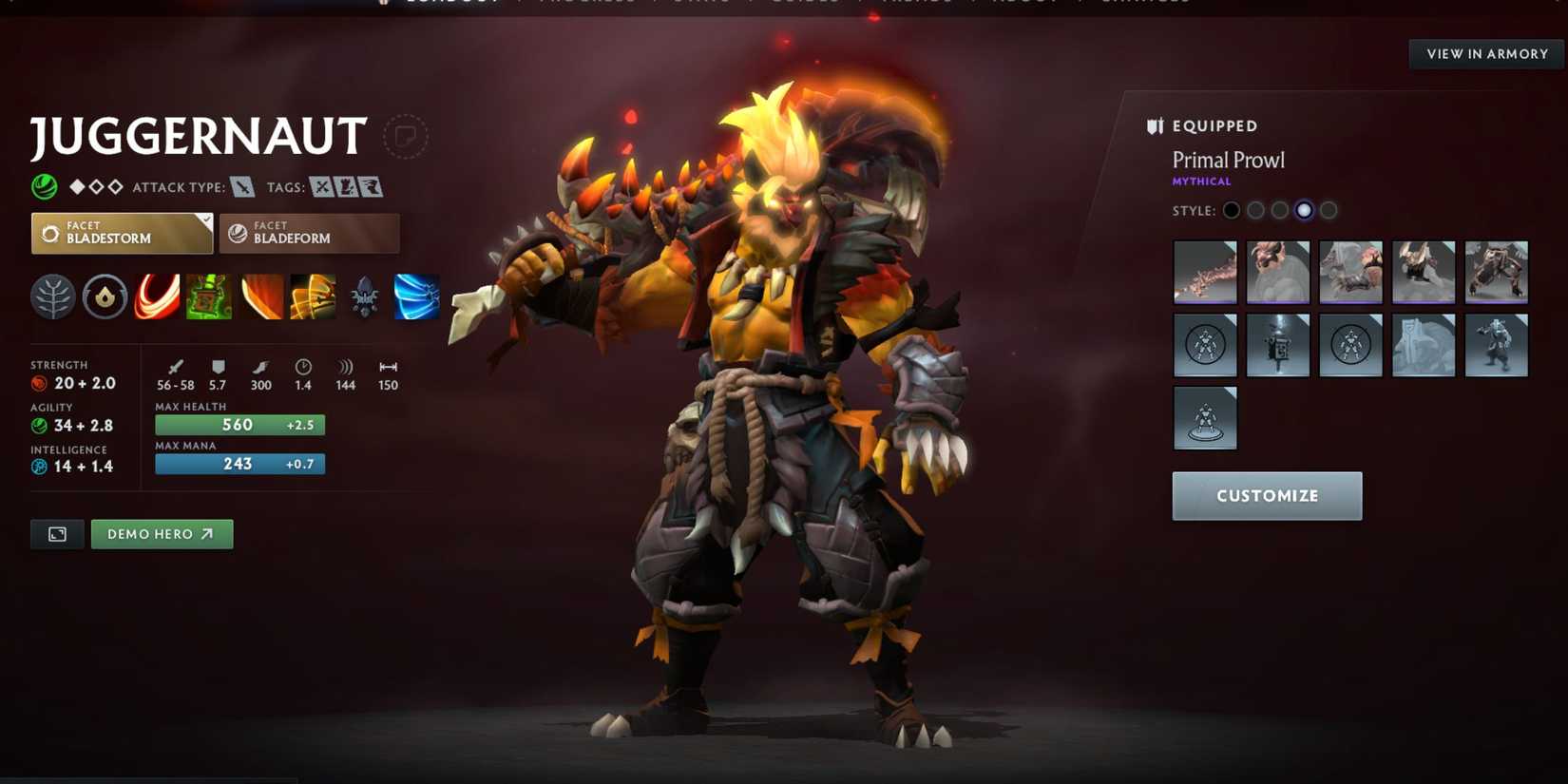Viewport: 1568px width, 784px height.
Task: Click Juggernaut's circular innate ability icon
Action: tap(105, 296)
